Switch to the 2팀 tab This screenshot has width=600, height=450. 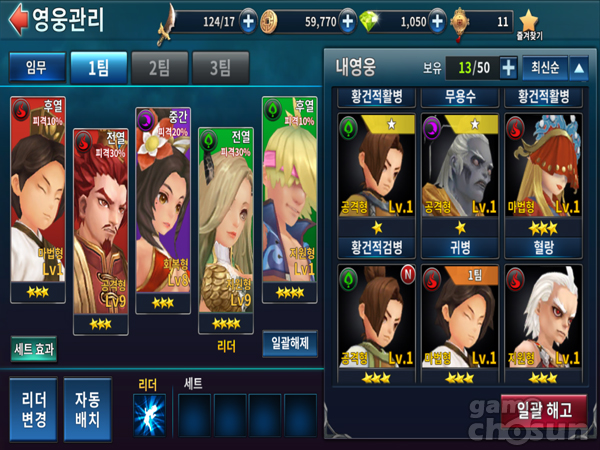[x=158, y=68]
